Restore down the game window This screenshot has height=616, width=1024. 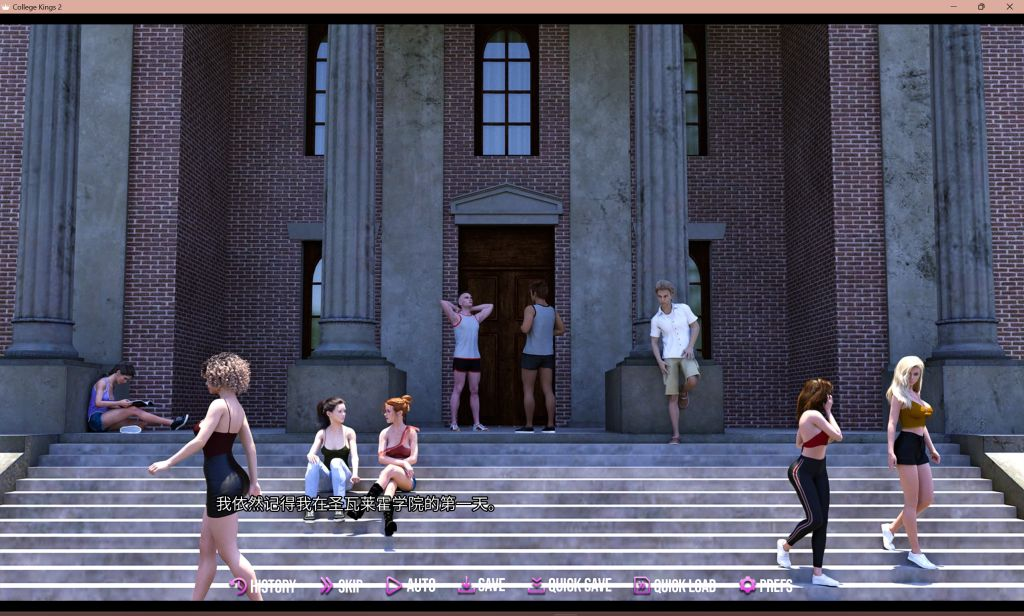[x=981, y=6]
